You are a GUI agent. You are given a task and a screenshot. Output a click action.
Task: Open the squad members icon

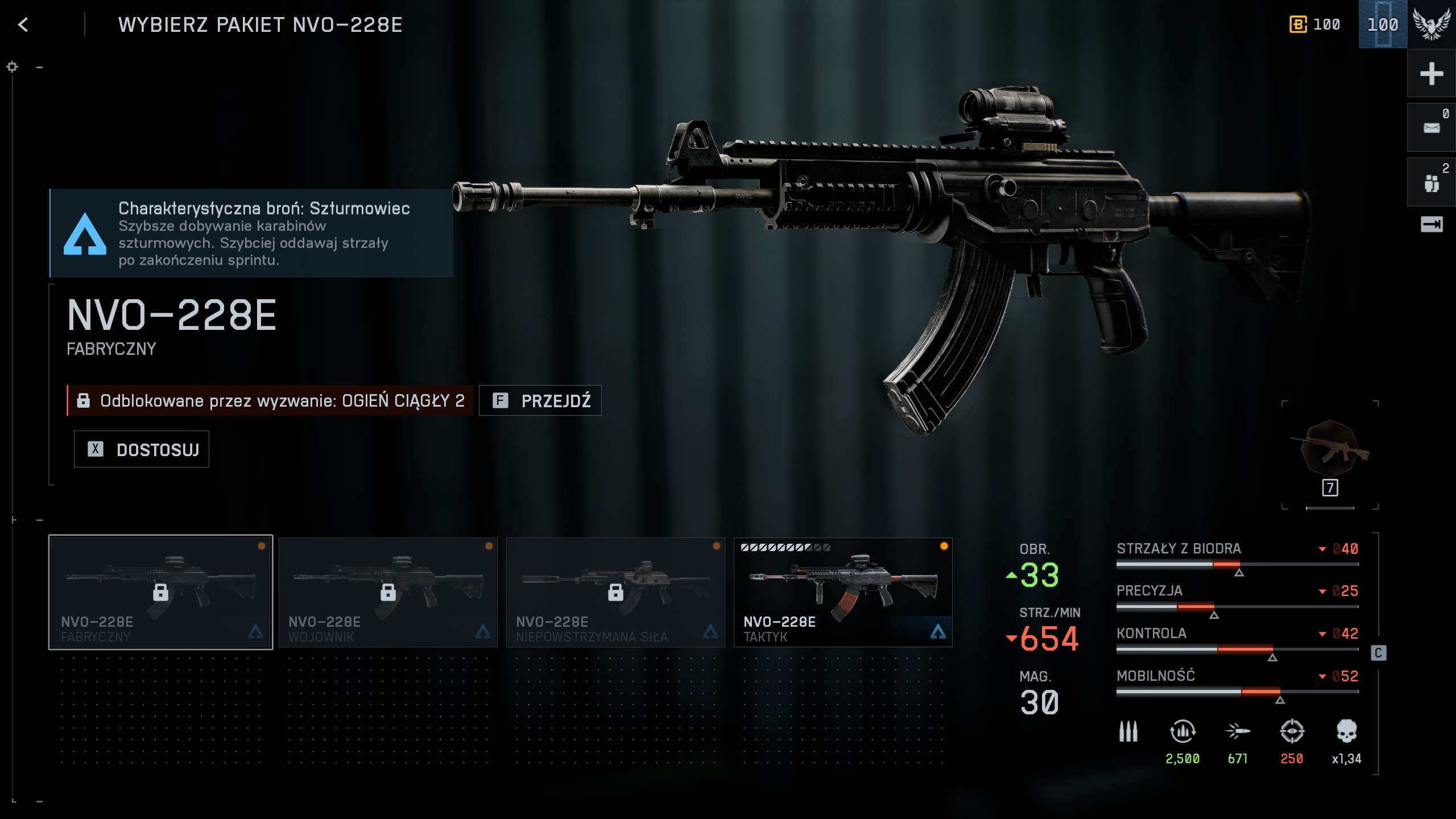pos(1431,183)
